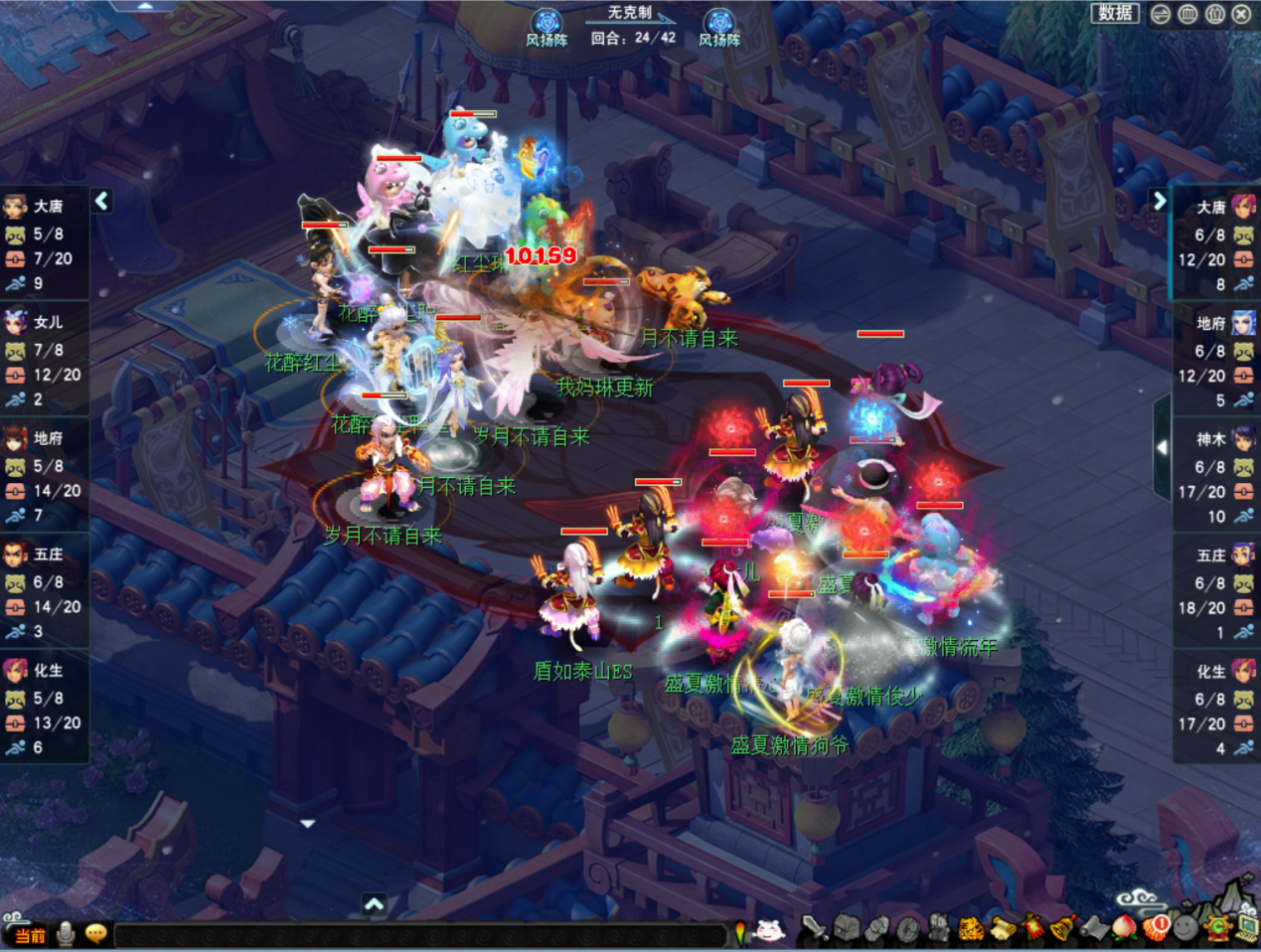The width and height of the screenshot is (1261, 952).
Task: Select the 五庄 row in the right team list
Action: click(x=1216, y=592)
